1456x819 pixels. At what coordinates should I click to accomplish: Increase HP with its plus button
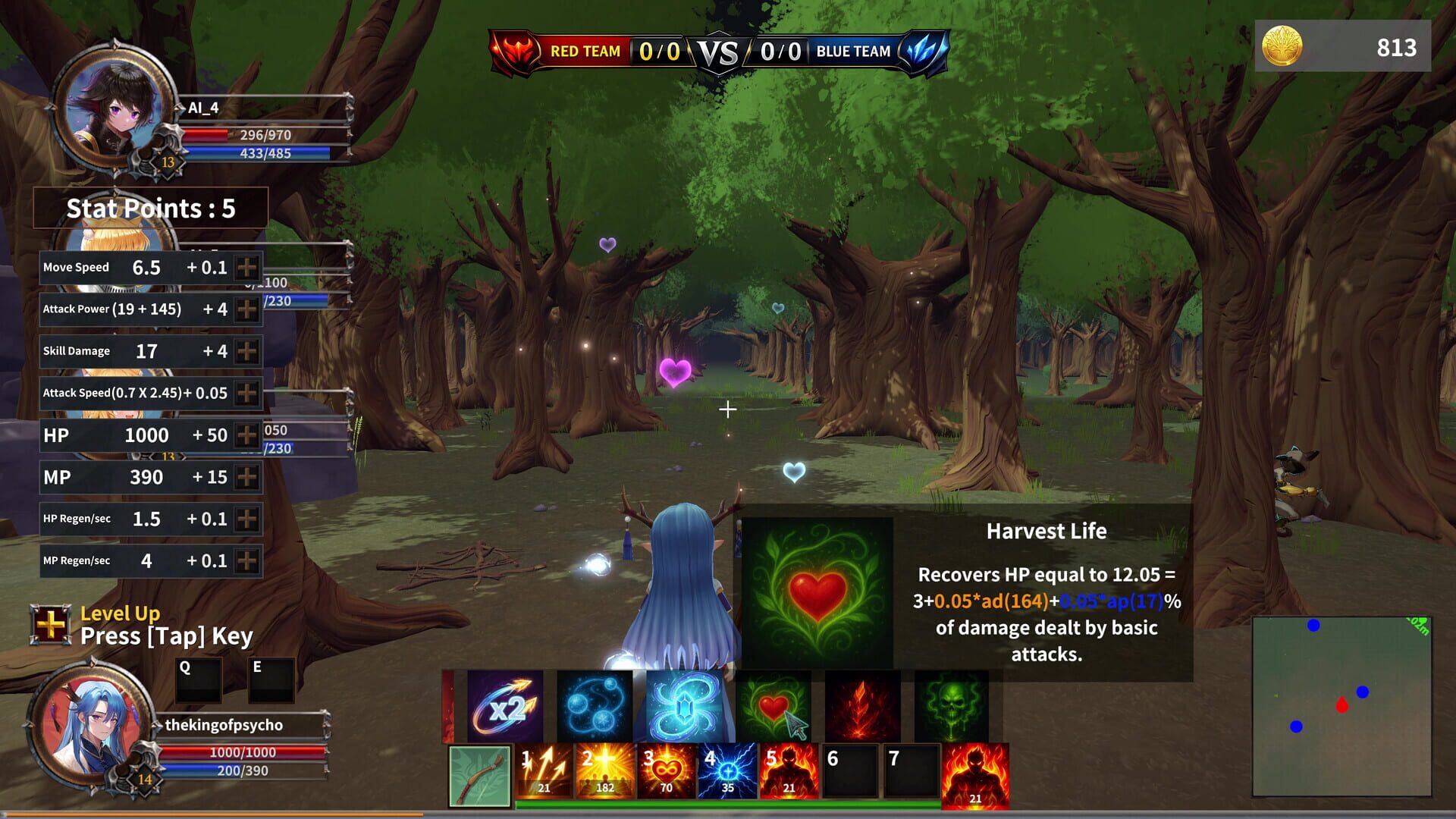tap(246, 435)
